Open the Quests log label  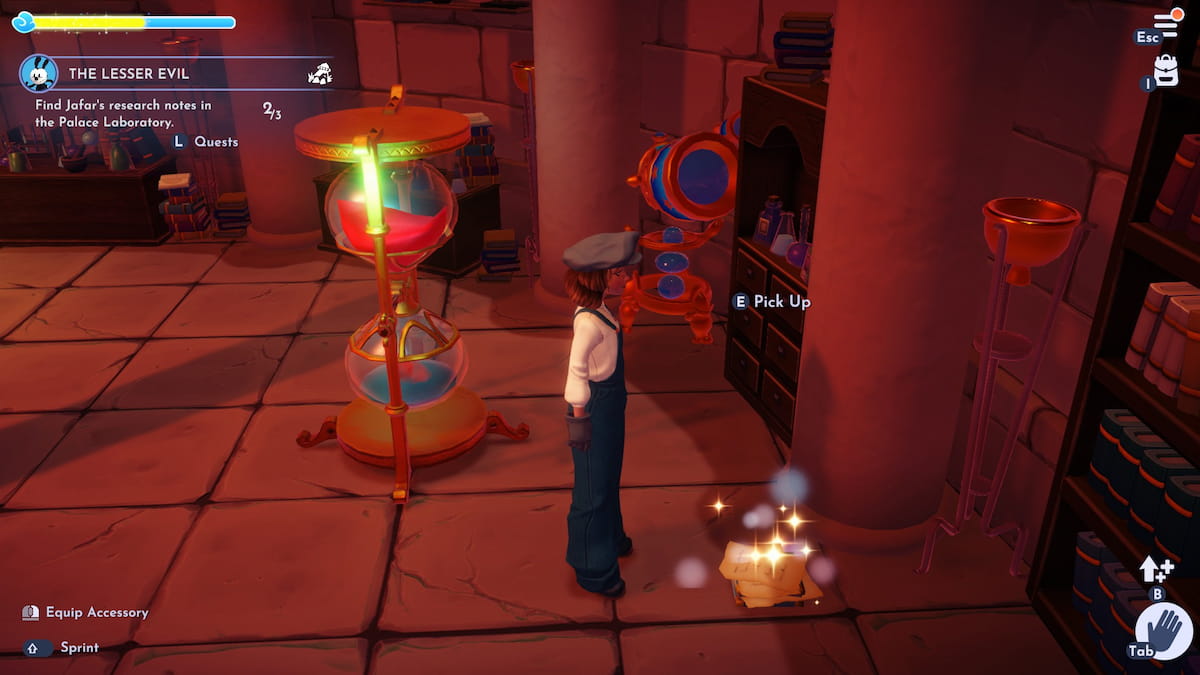point(216,142)
